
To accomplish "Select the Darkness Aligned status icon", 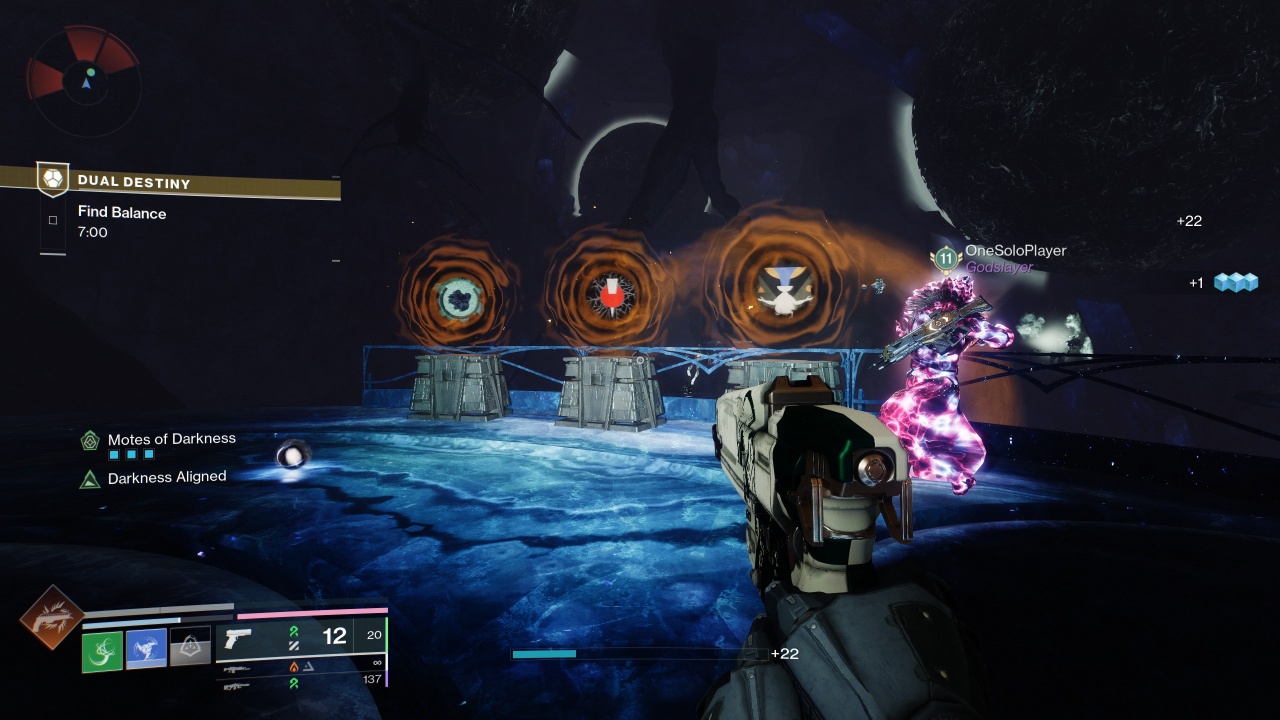I will coord(90,479).
